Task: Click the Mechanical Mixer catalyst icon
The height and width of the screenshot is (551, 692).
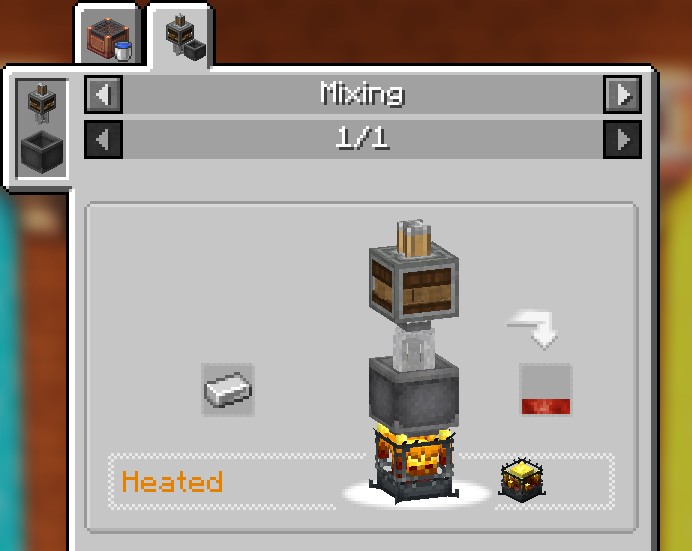Action: pyautogui.click(x=40, y=103)
